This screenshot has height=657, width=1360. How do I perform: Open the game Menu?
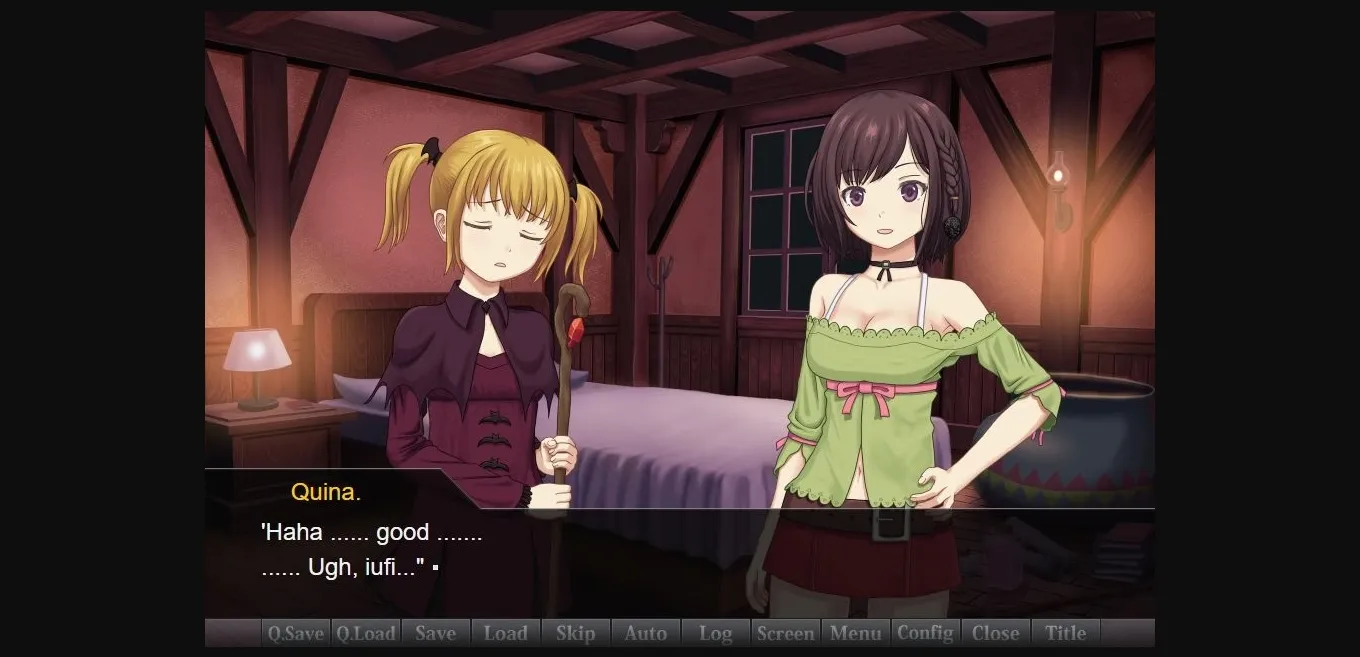point(855,633)
